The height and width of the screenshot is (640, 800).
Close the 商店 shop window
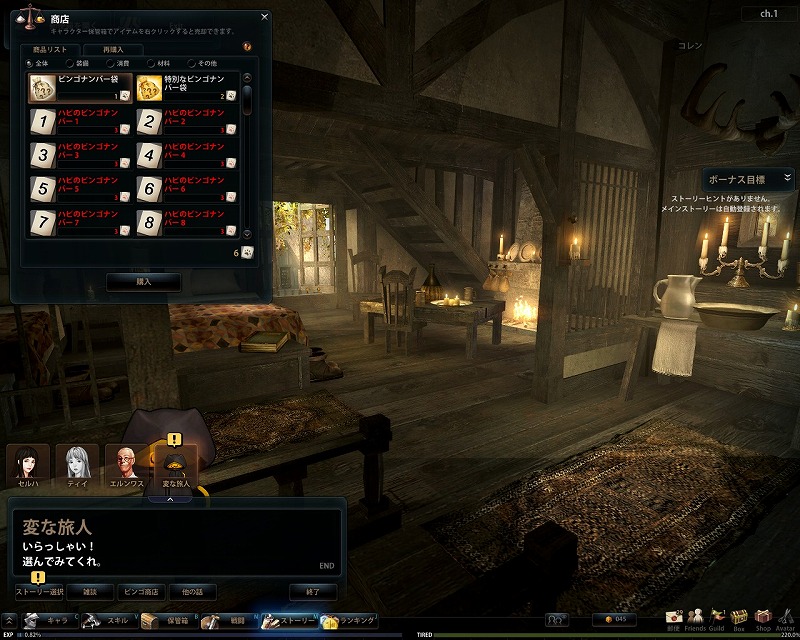click(264, 16)
